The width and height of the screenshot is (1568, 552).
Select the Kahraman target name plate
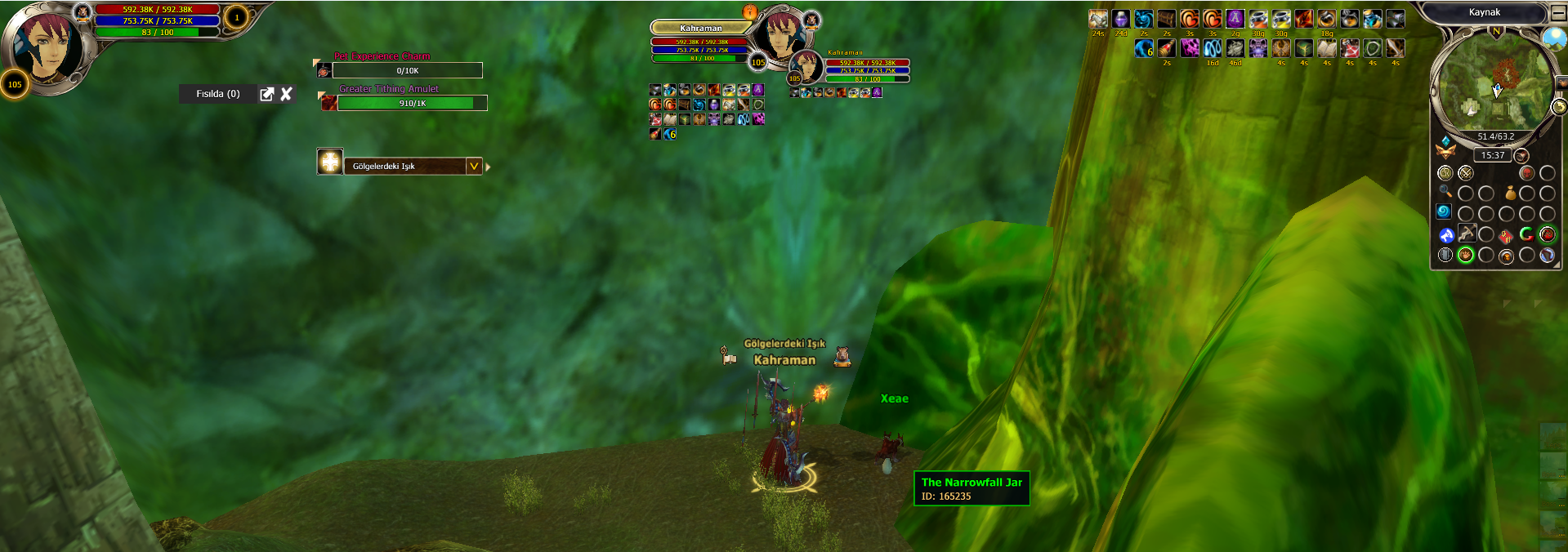coord(700,29)
